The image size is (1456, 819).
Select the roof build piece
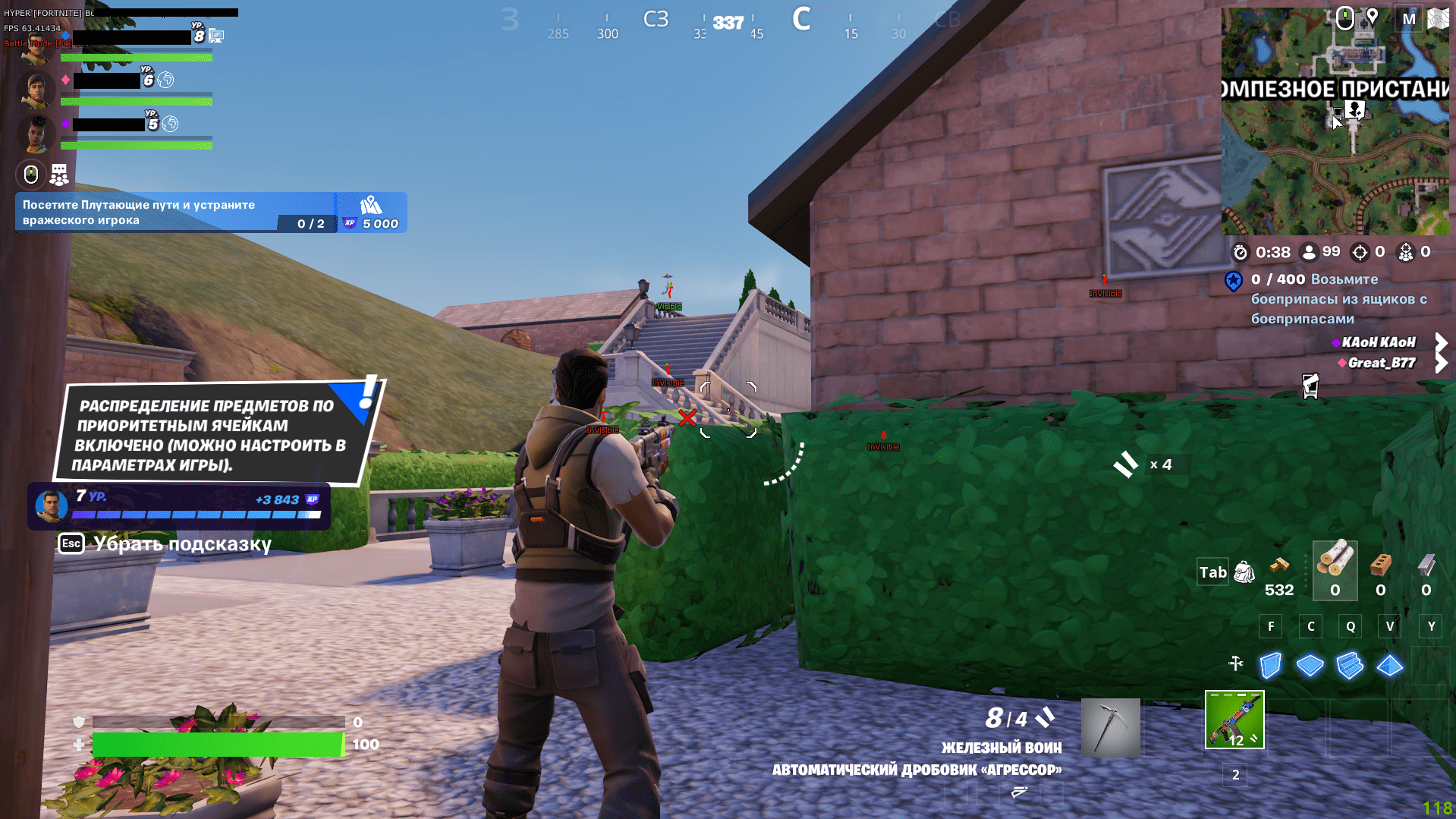tap(1390, 665)
